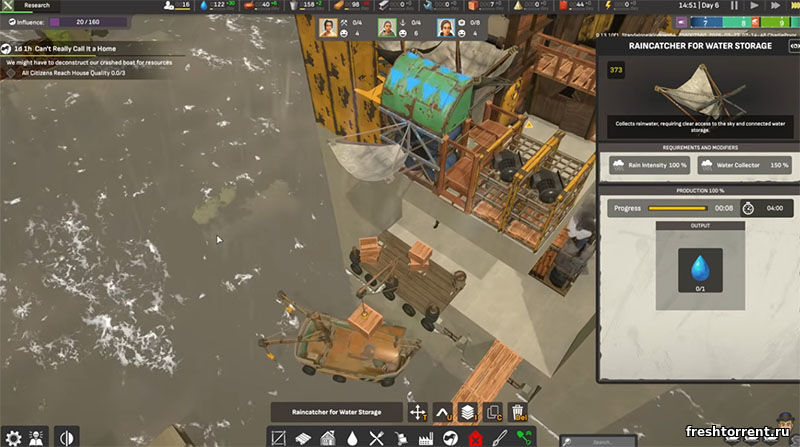Select the second citizen portrait
The width and height of the screenshot is (800, 447).
point(387,28)
